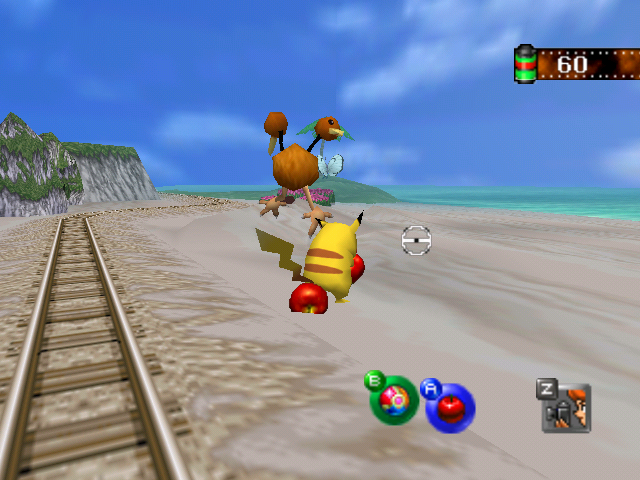Select the Pester Ball item icon
The height and width of the screenshot is (480, 640).
[395, 401]
